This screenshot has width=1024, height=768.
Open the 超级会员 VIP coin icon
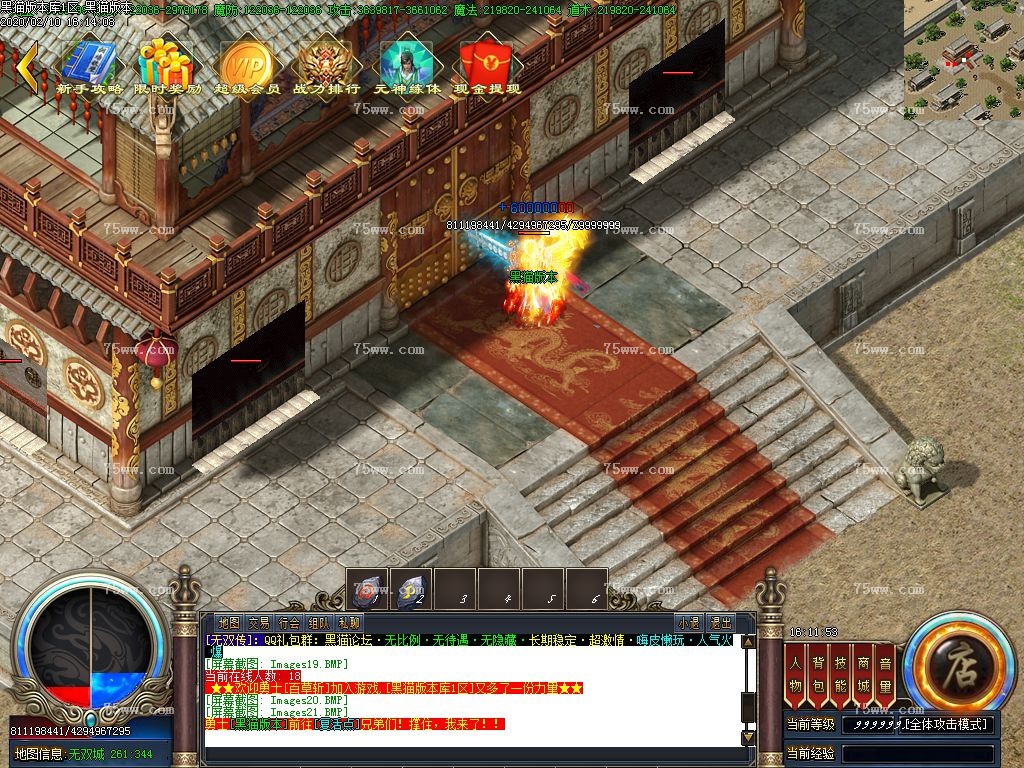coord(246,64)
